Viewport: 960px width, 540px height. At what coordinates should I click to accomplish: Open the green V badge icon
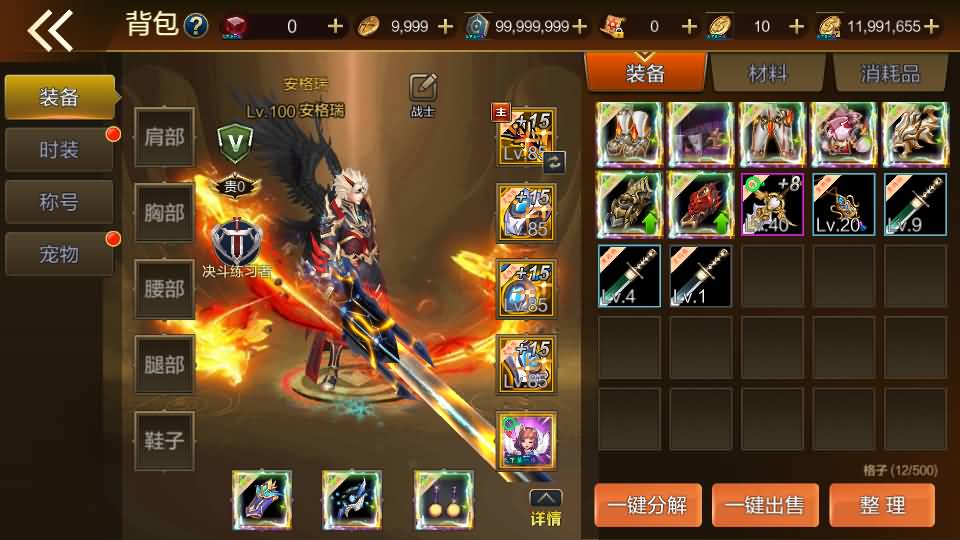236,143
